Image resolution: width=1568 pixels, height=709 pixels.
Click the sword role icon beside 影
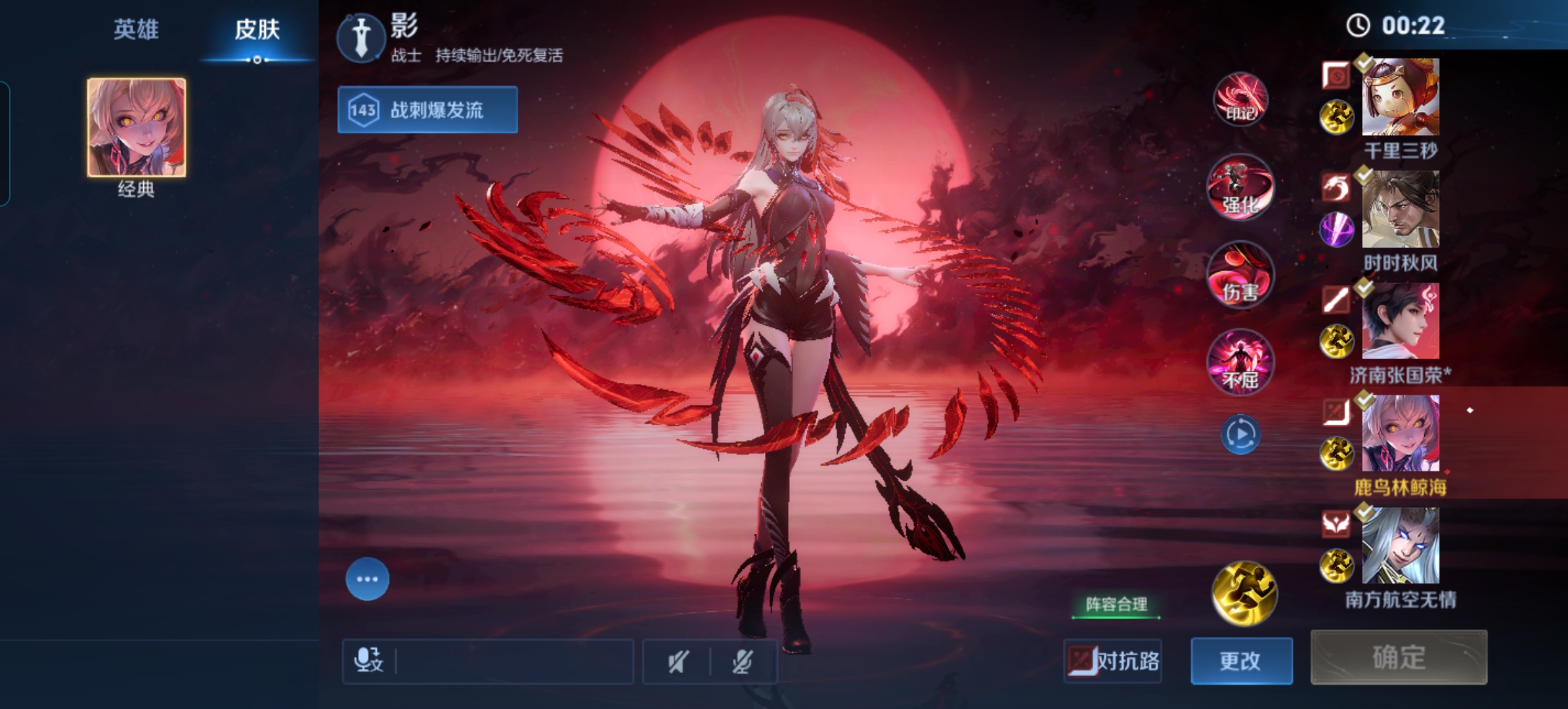point(362,37)
